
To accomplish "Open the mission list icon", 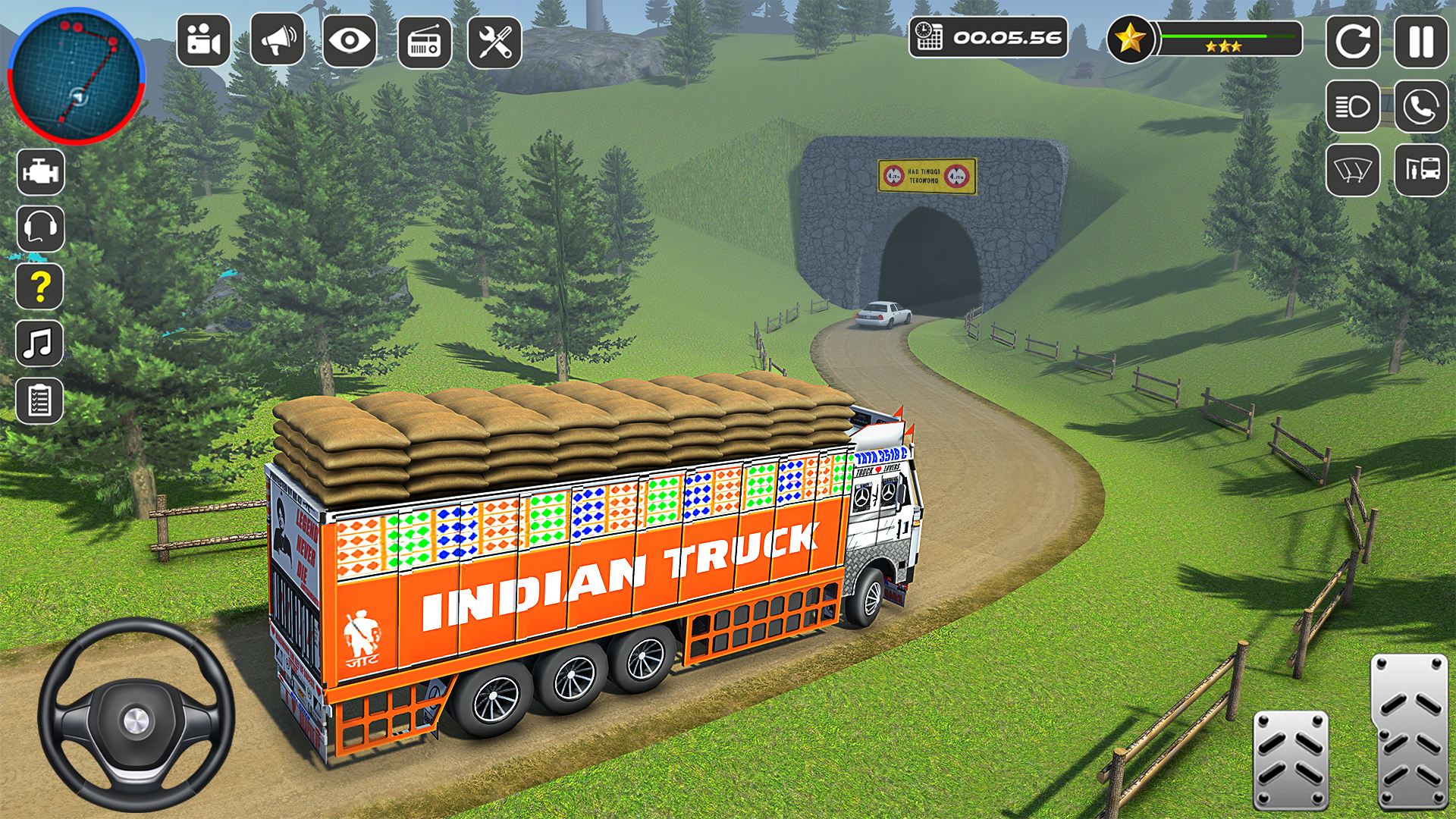I will (42, 398).
